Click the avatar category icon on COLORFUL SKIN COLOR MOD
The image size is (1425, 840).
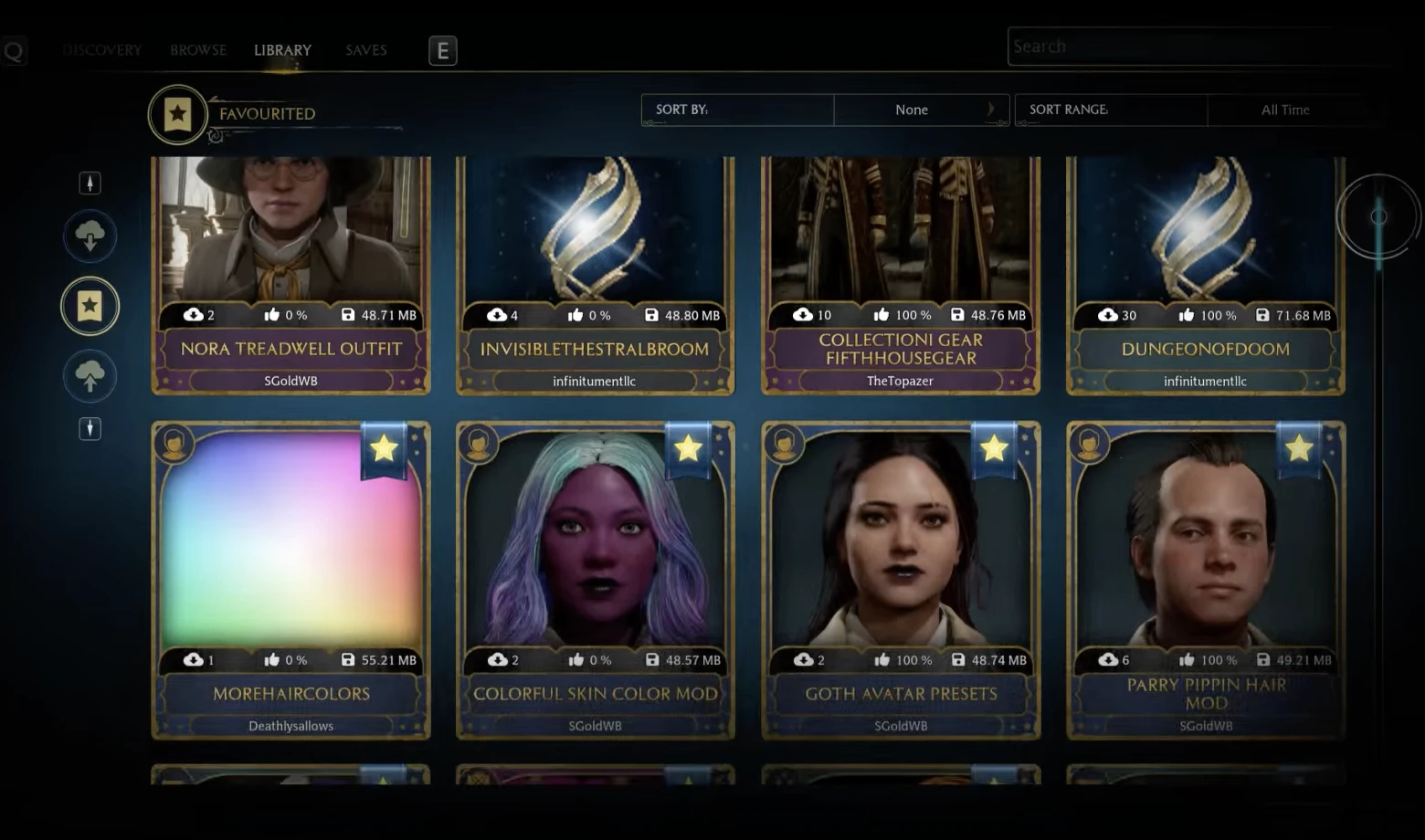(479, 444)
